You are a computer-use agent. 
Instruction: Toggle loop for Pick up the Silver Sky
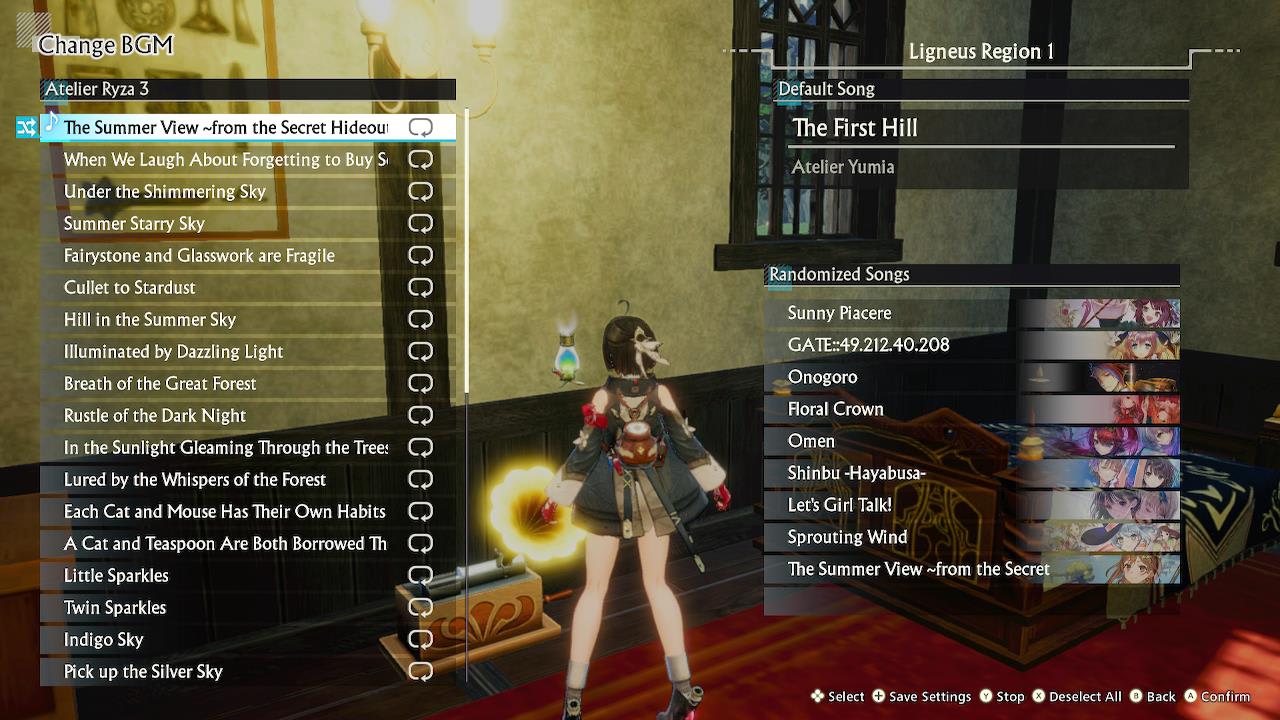click(420, 671)
